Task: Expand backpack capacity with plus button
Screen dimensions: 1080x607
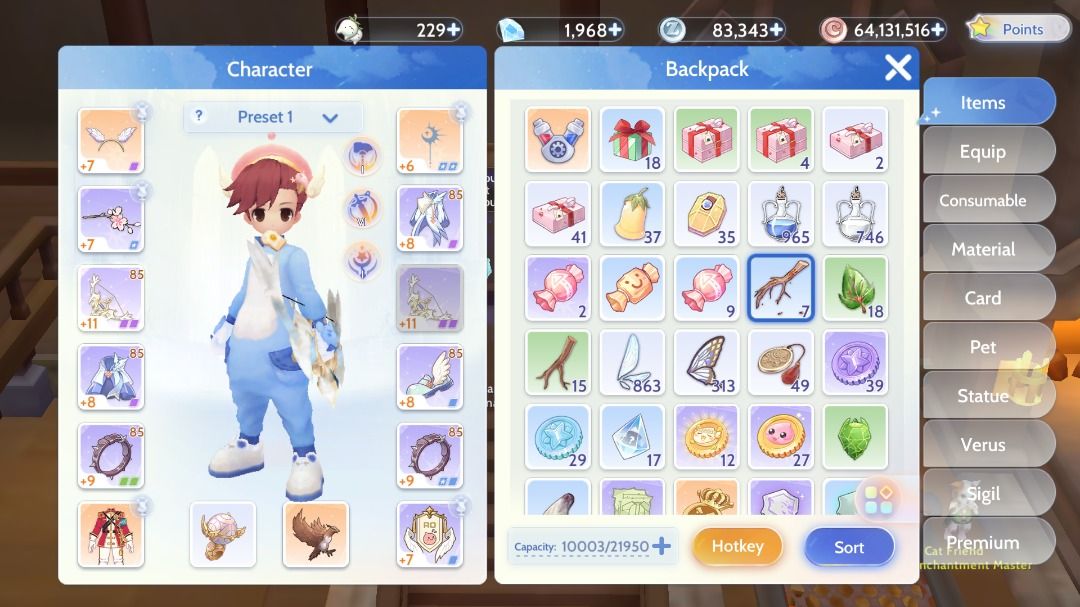Action: pyautogui.click(x=661, y=546)
